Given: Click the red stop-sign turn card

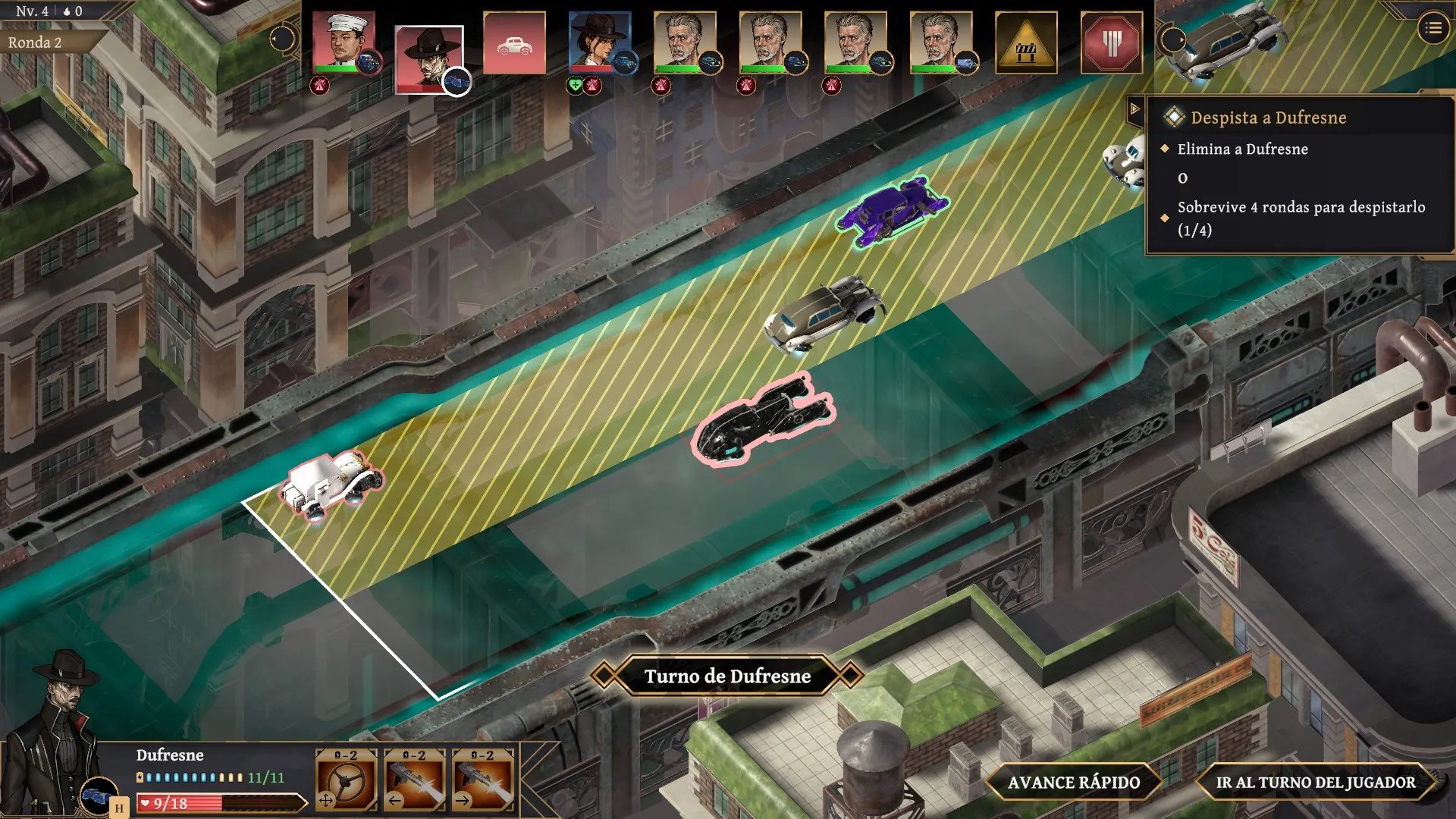Looking at the screenshot, I should 1111,43.
